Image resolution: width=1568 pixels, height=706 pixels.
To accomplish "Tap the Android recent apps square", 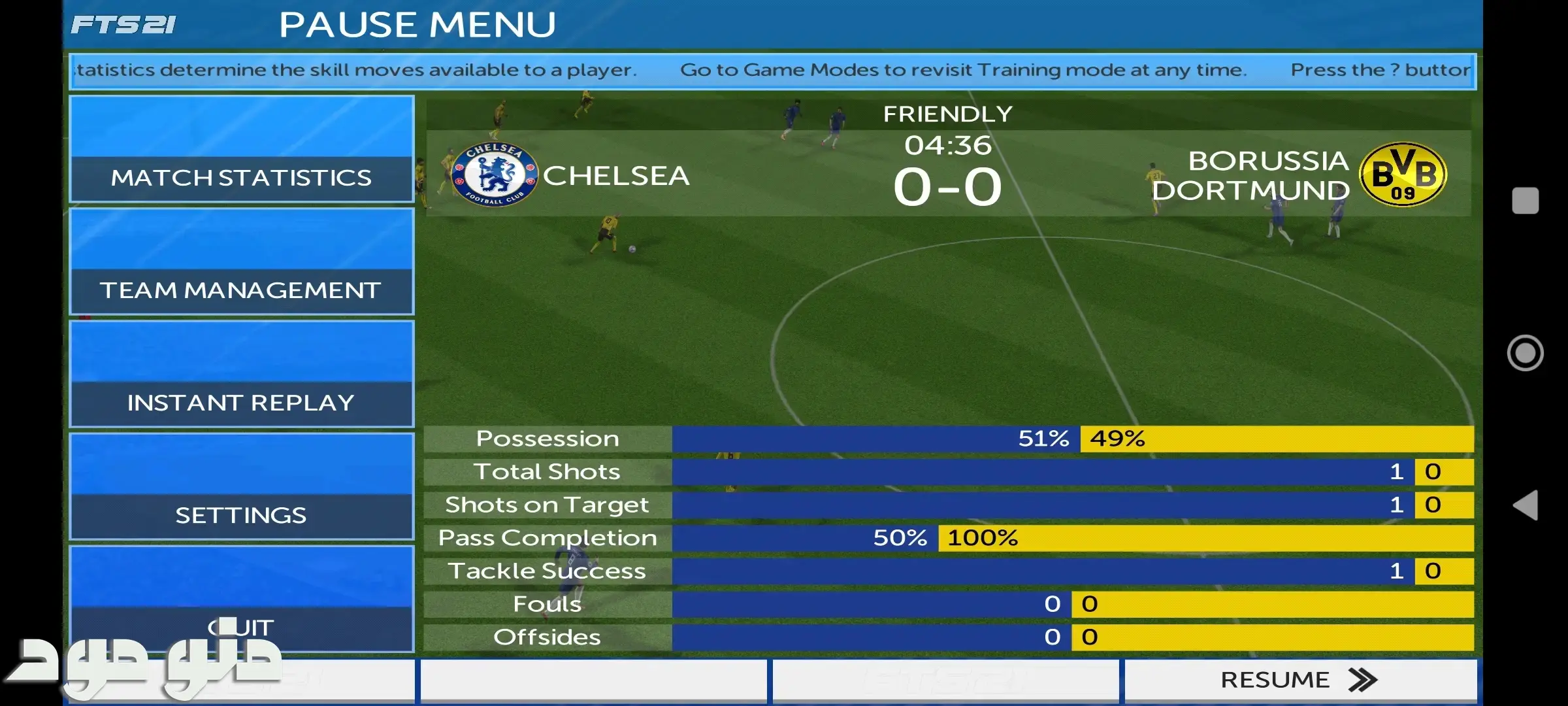I will coord(1526,201).
